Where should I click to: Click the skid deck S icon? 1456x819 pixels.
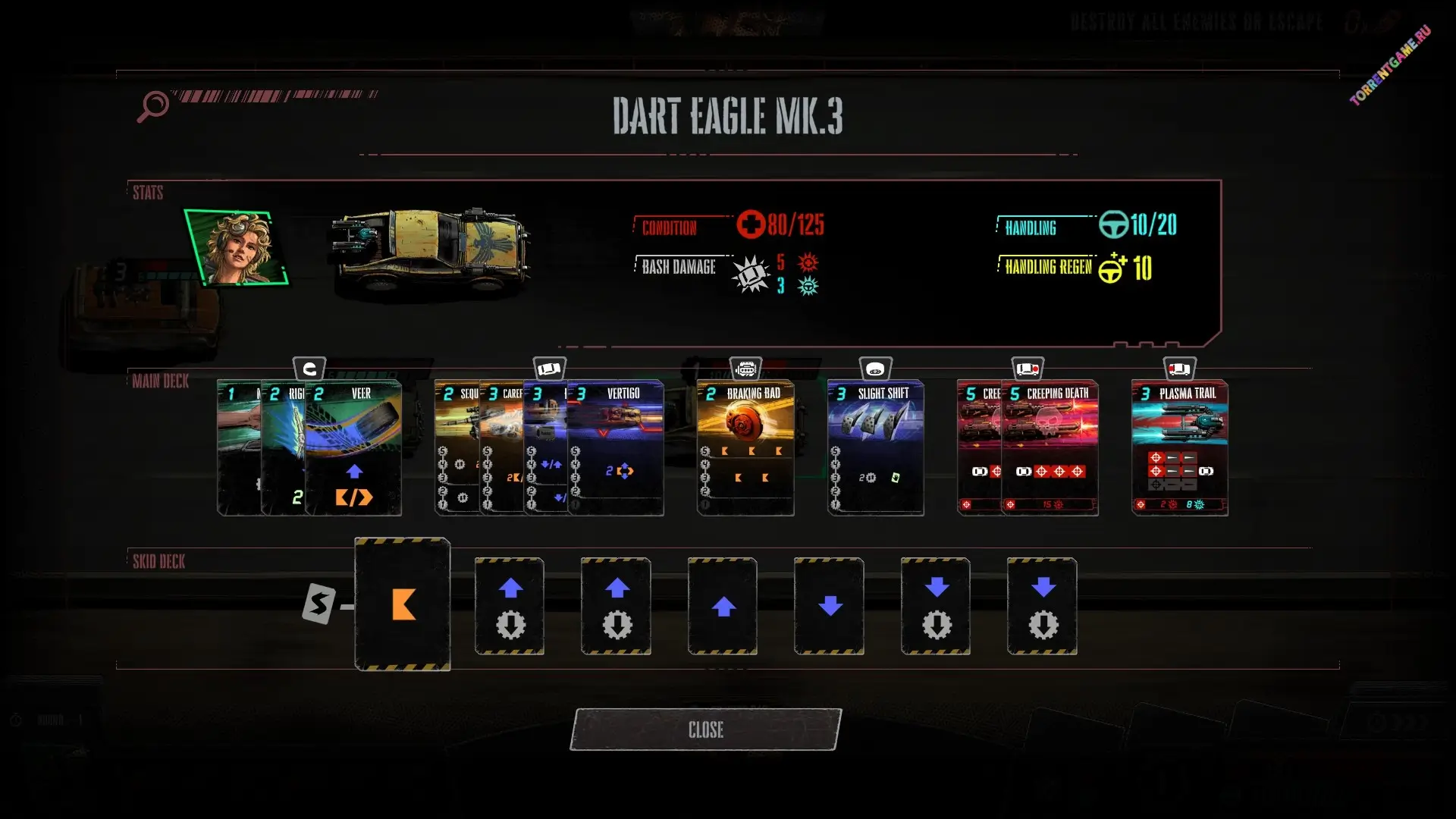[x=318, y=604]
